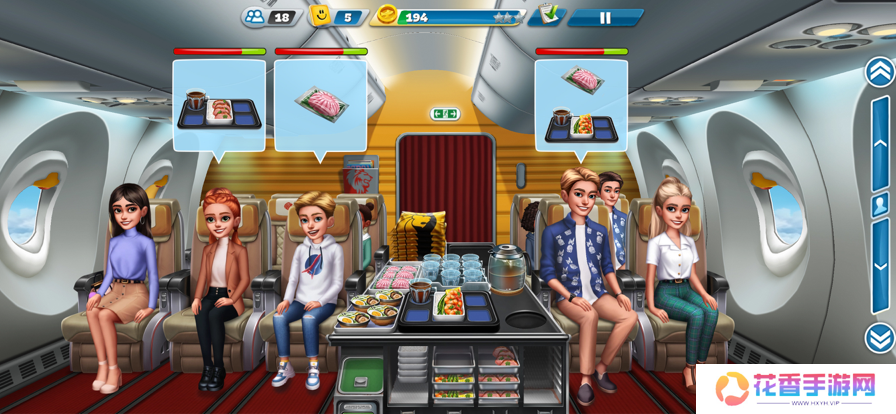
Task: Use the glass water kettle
Action: click(x=508, y=268)
